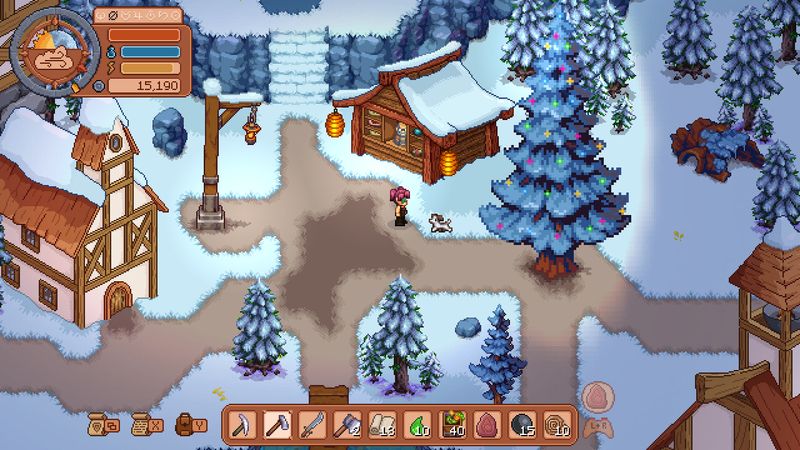Image resolution: width=800 pixels, height=450 pixels.
Task: Pick the paper scroll stack of 13
Action: point(383,425)
